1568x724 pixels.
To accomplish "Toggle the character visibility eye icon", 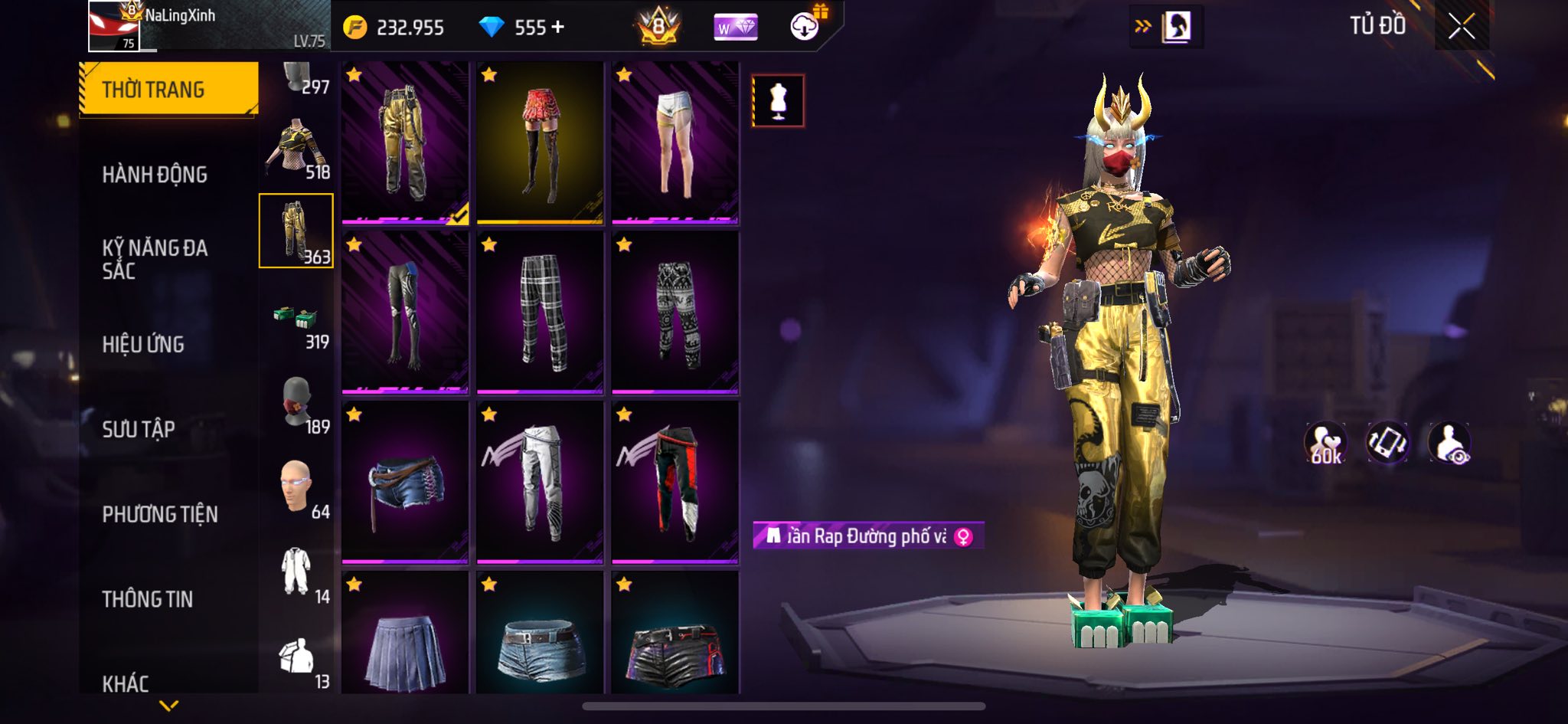I will [1449, 443].
